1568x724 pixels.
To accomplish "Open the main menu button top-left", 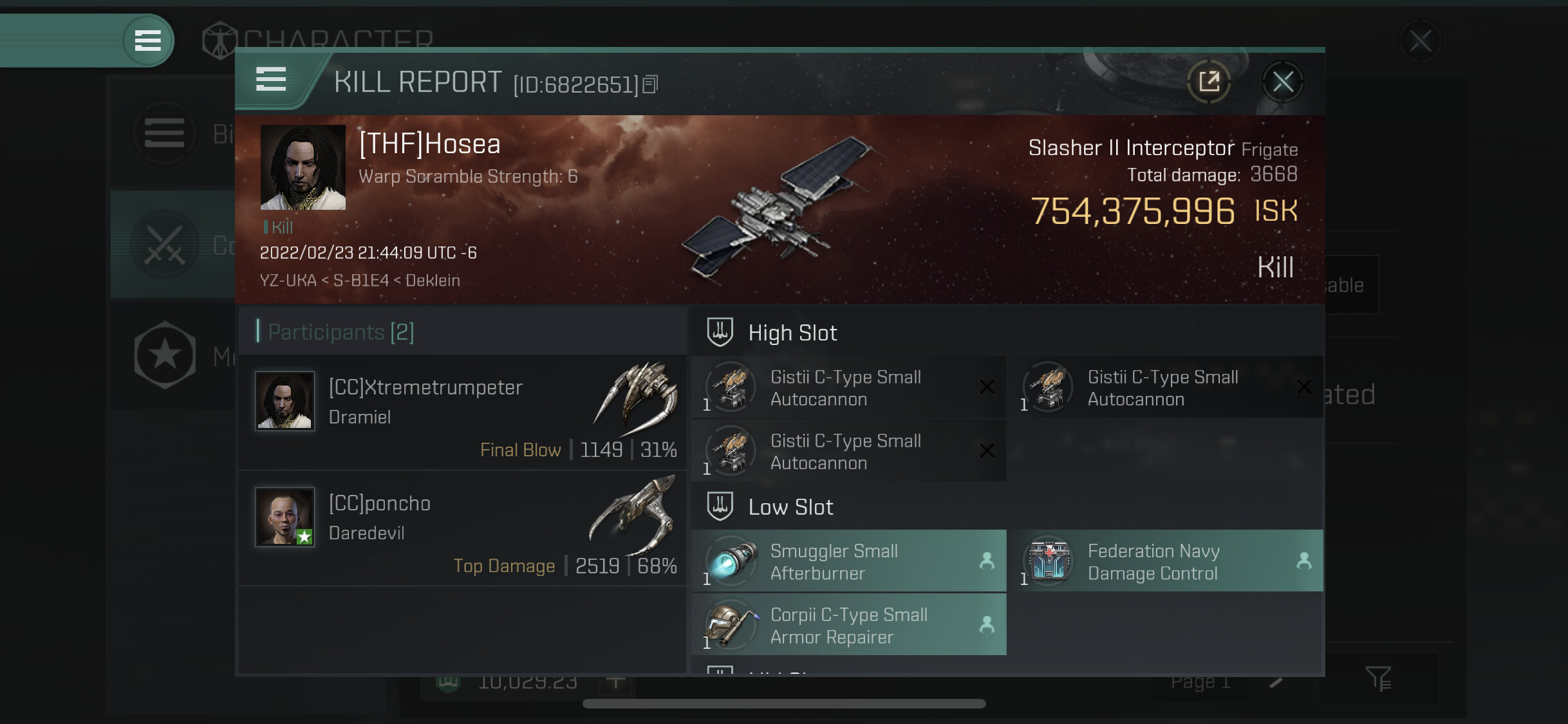I will pos(147,41).
